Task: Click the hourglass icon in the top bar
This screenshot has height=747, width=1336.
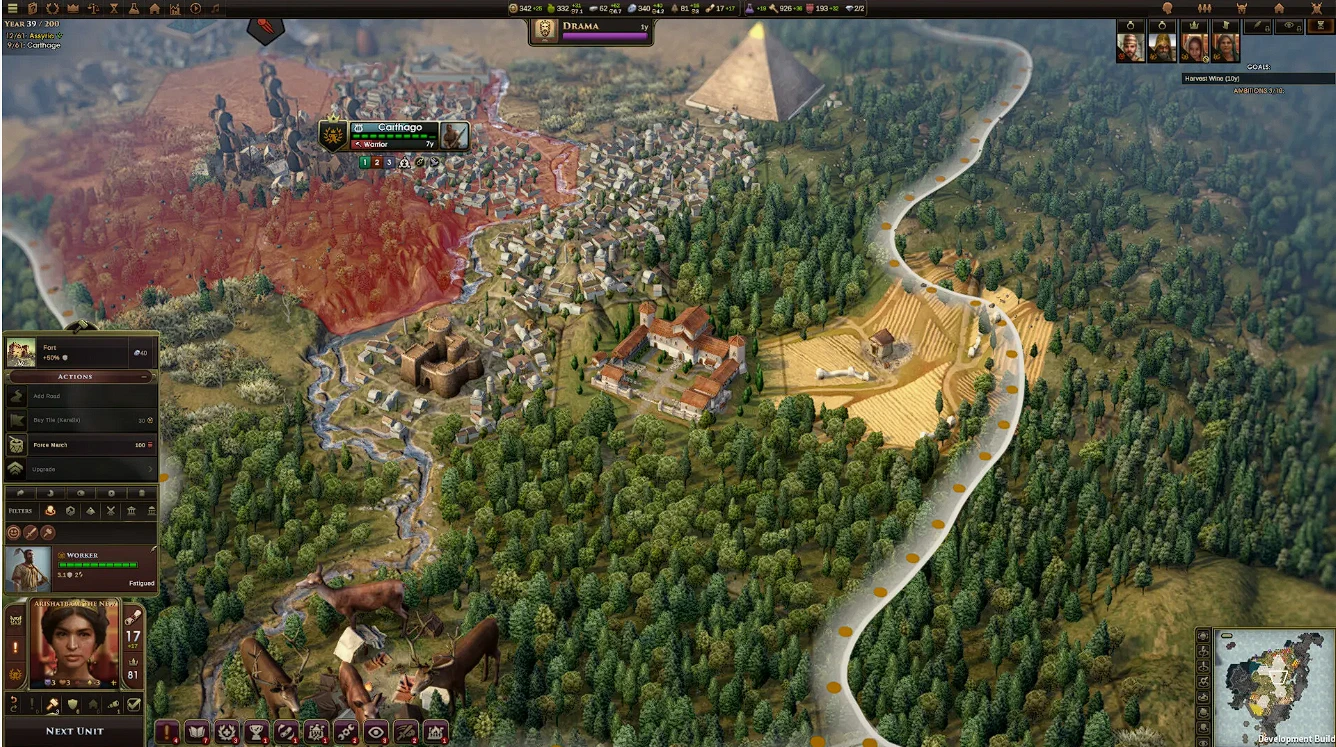Action: pyautogui.click(x=115, y=9)
